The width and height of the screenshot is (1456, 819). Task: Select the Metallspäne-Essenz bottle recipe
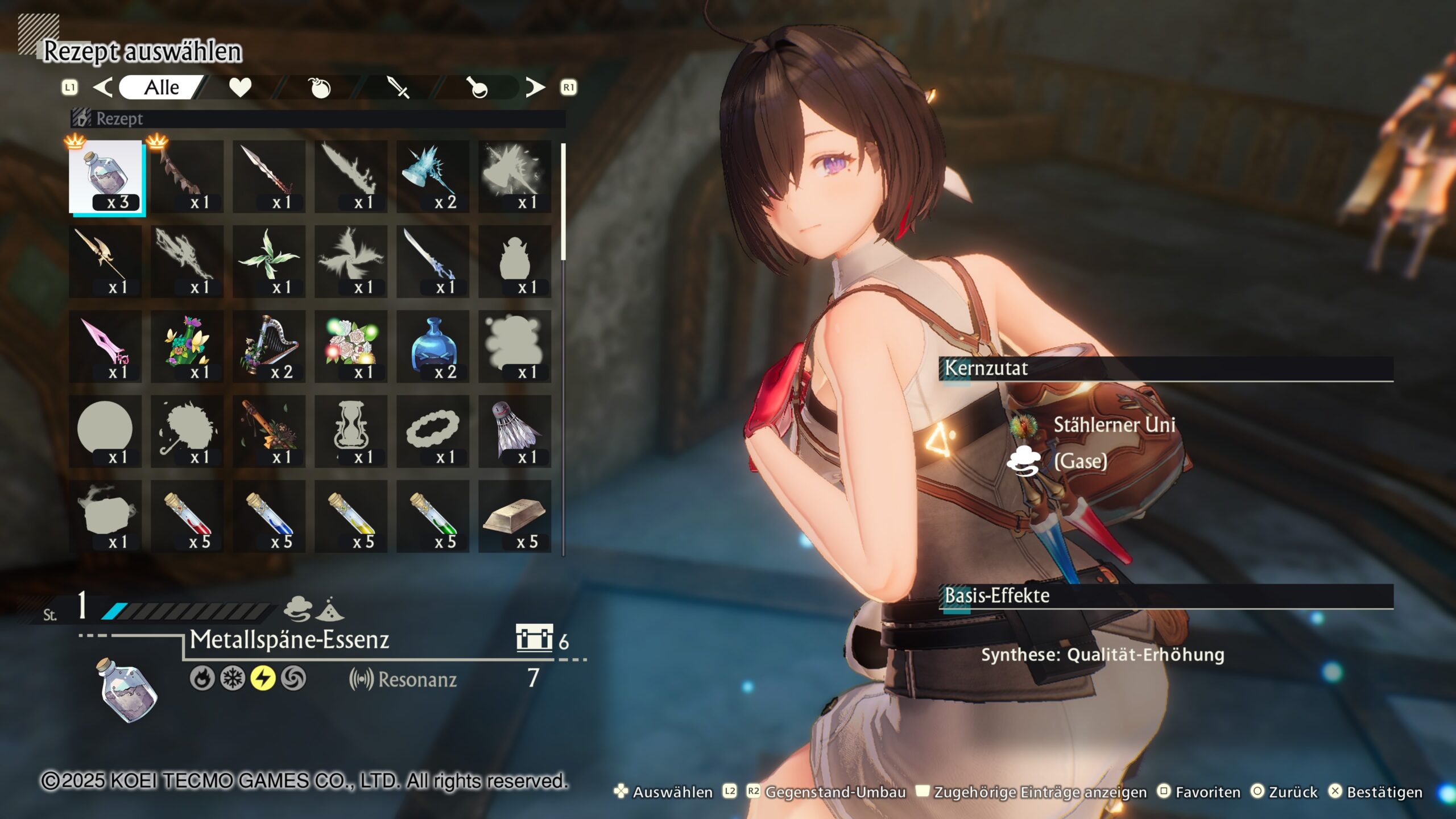point(106,177)
